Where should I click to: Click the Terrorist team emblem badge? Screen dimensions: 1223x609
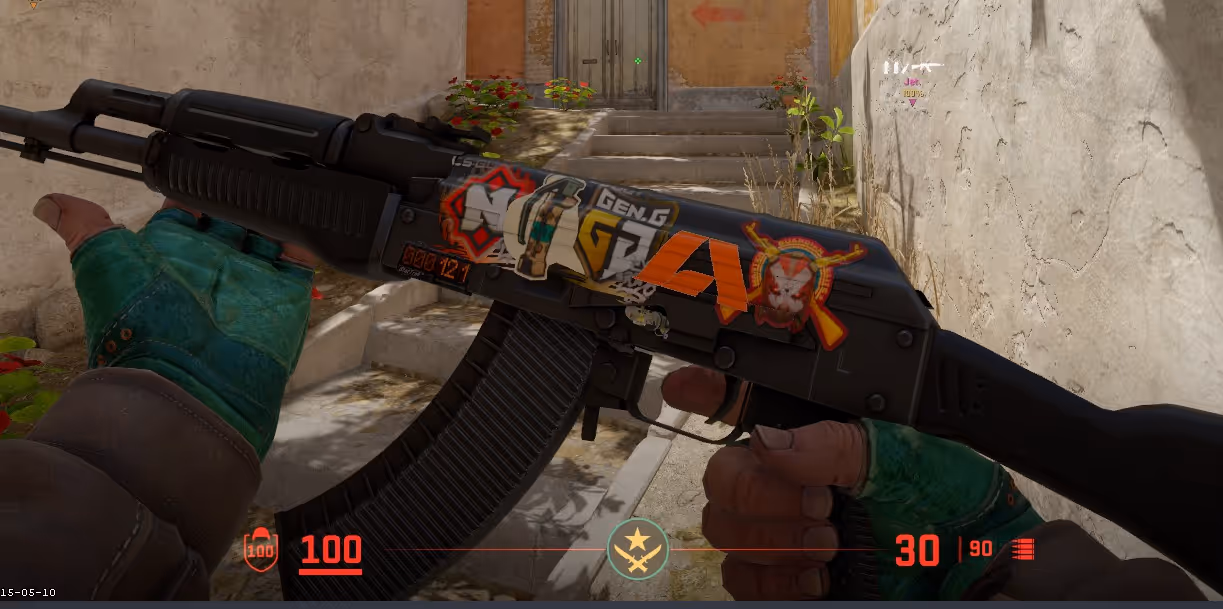[x=638, y=549]
